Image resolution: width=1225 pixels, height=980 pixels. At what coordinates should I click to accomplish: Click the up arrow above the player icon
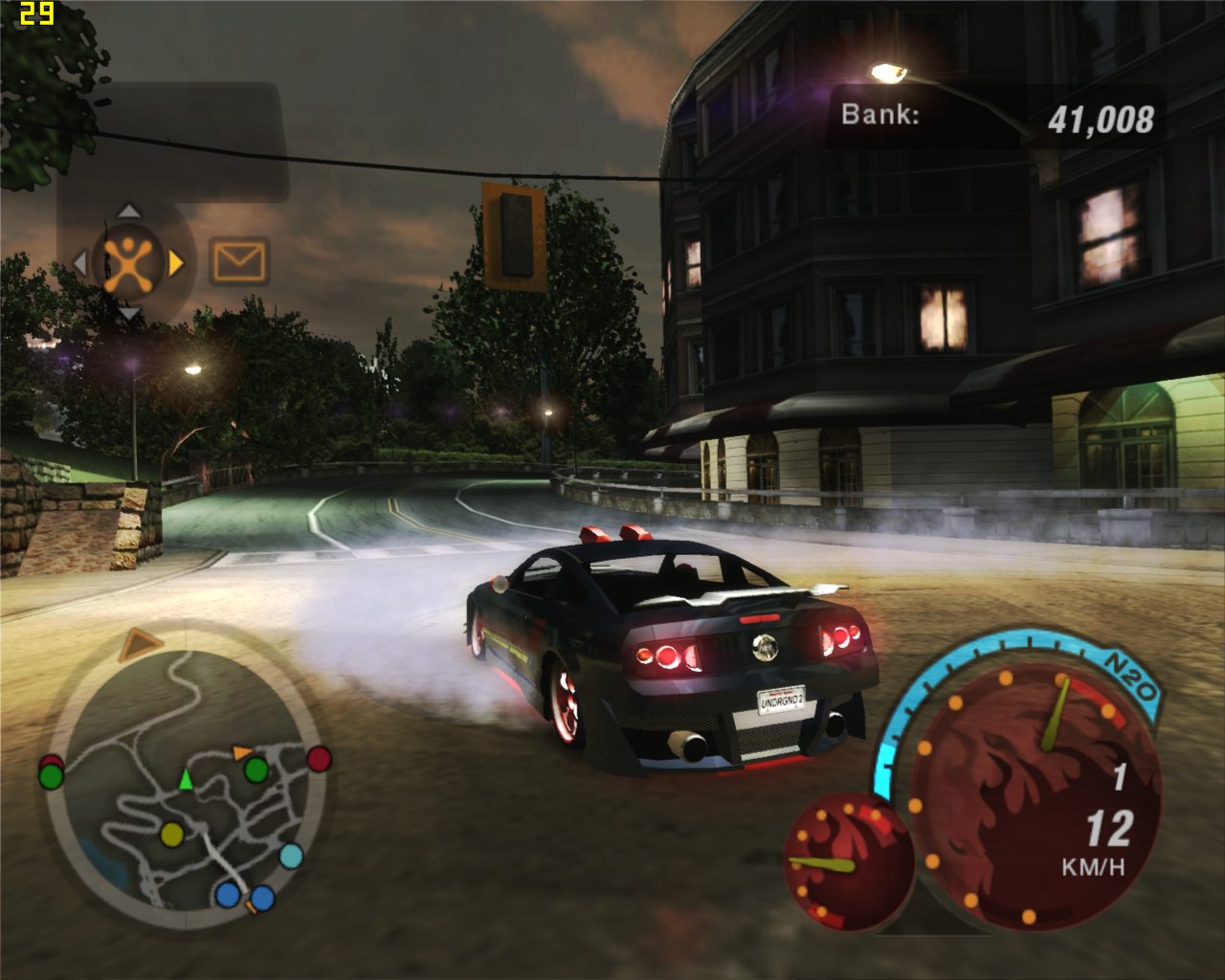[127, 211]
